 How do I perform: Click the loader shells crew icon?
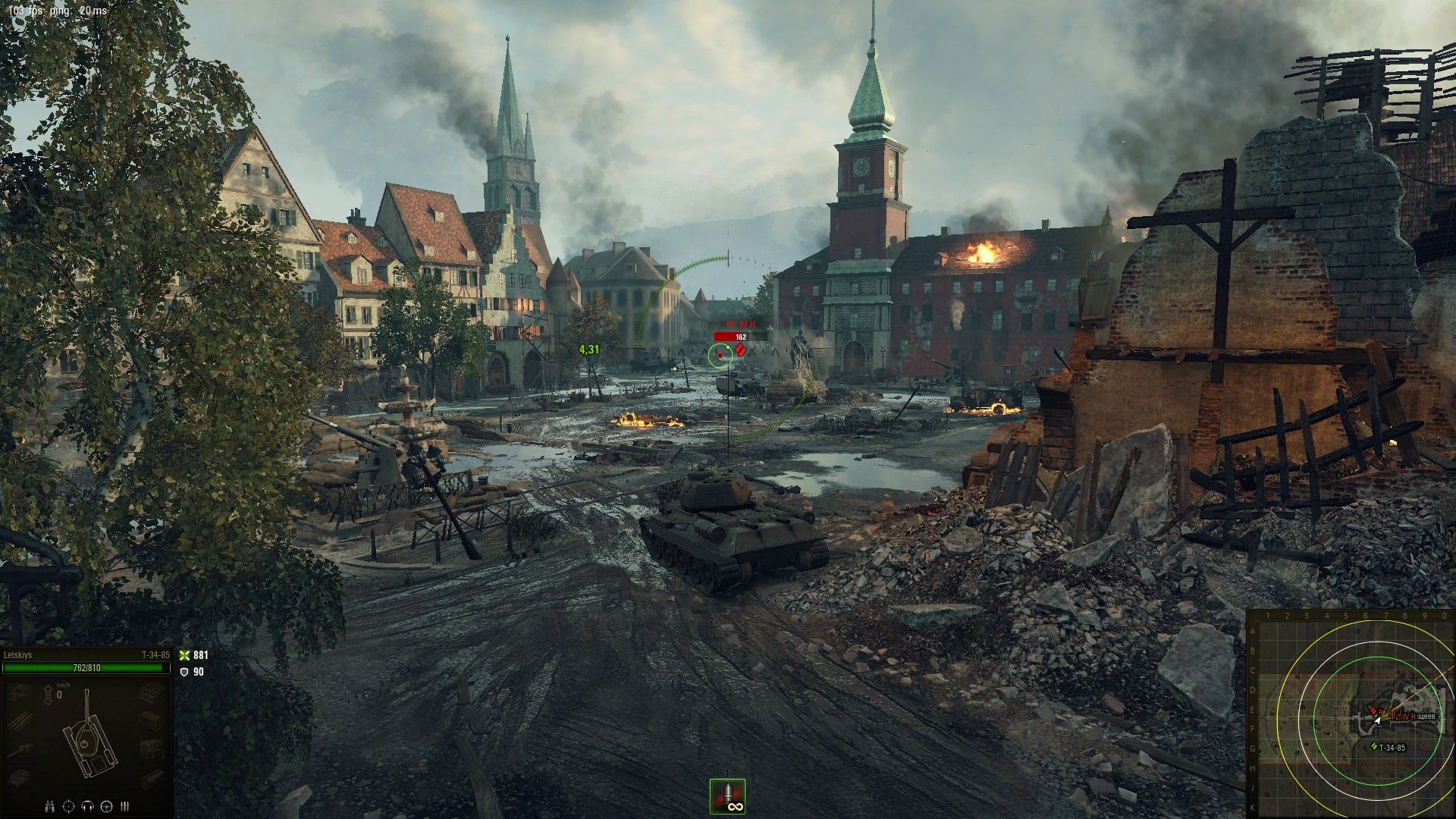tap(125, 806)
